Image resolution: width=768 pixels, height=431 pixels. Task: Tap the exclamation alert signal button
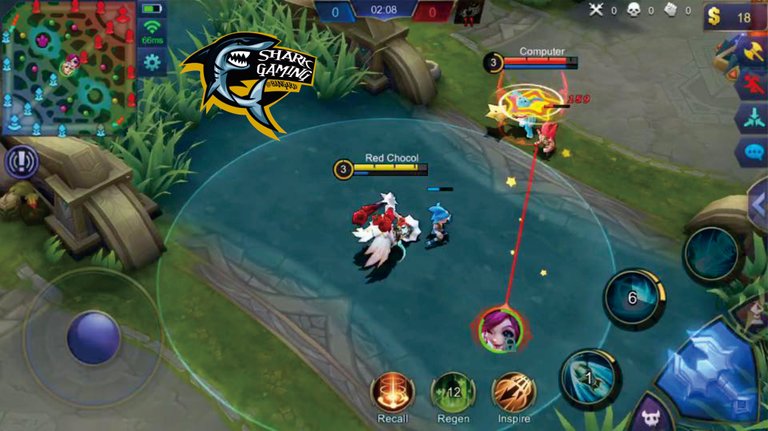click(20, 162)
